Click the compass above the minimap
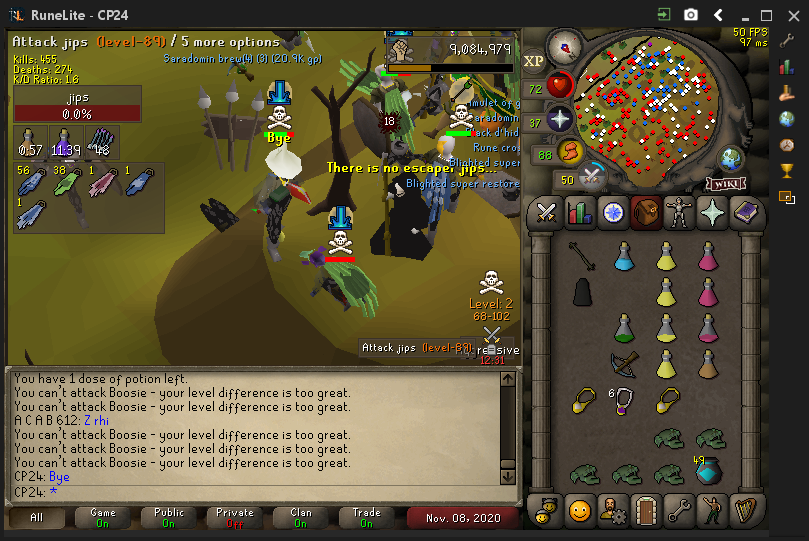Viewport: 809px width, 541px height. (x=565, y=47)
